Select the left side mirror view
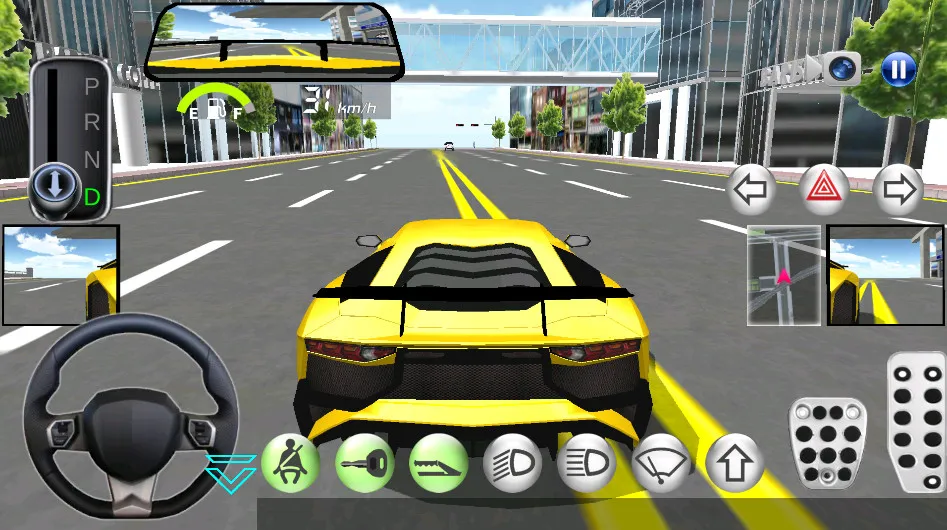This screenshot has height=530, width=947. [60, 275]
